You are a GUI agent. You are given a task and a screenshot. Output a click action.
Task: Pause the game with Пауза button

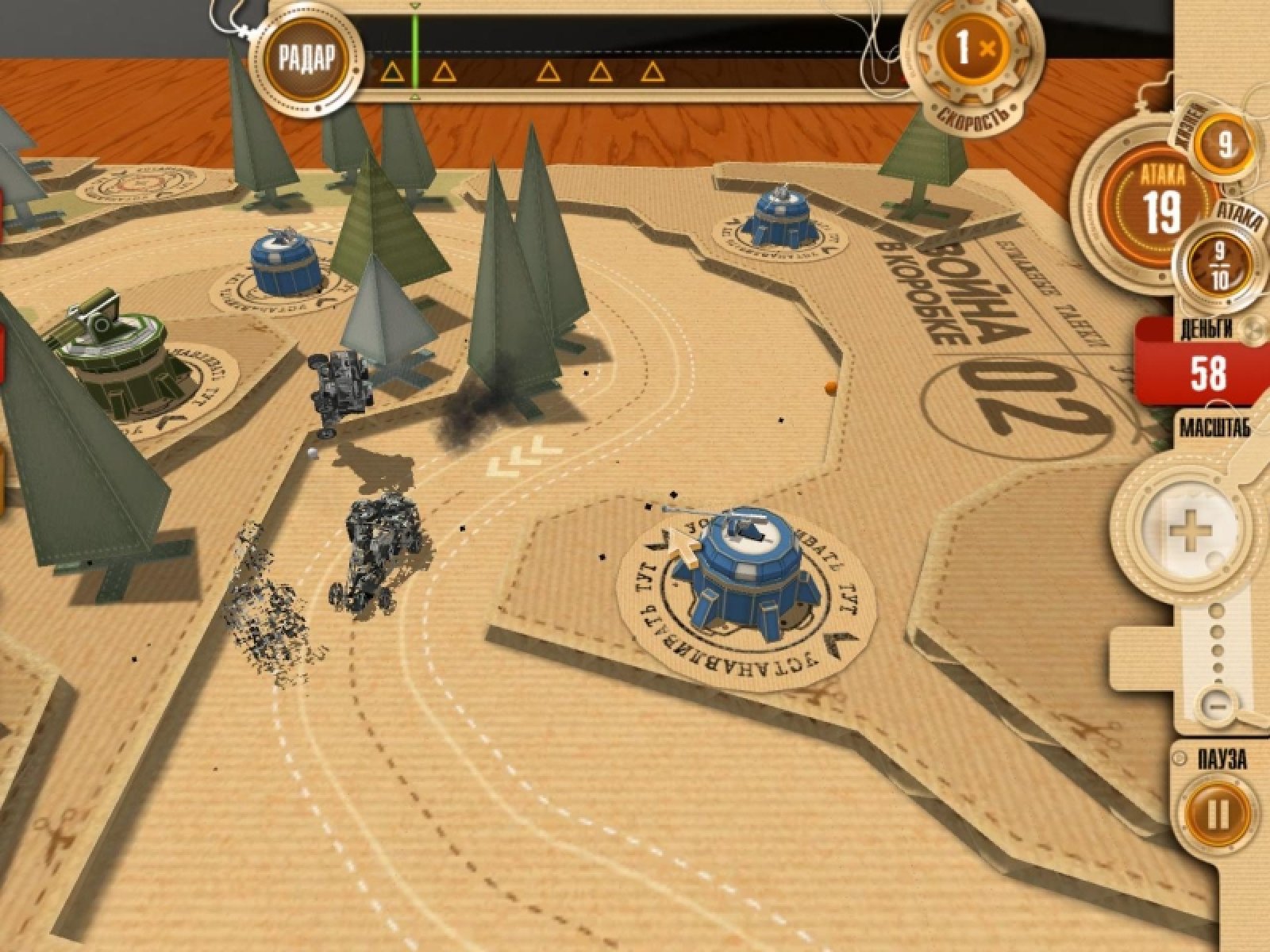[1217, 814]
